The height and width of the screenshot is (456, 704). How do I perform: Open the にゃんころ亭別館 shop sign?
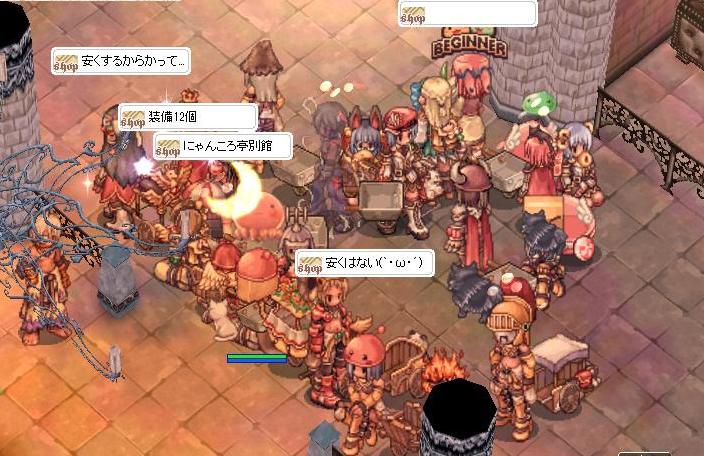click(223, 147)
